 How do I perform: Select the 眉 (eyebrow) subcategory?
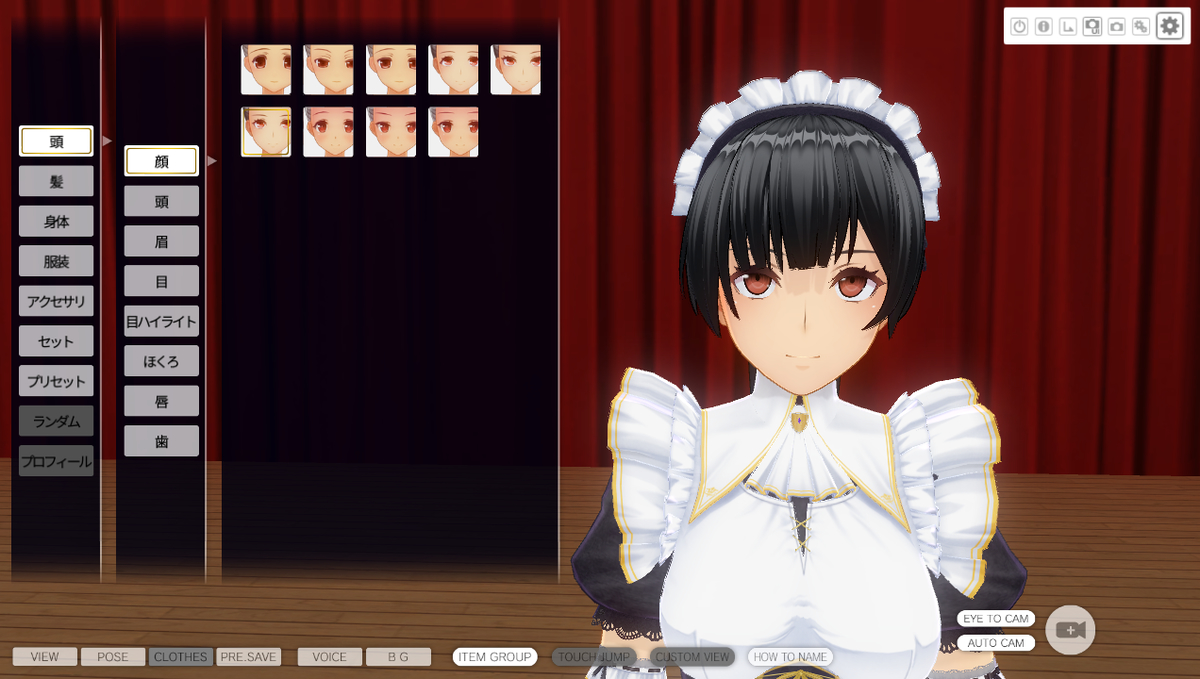pos(161,241)
